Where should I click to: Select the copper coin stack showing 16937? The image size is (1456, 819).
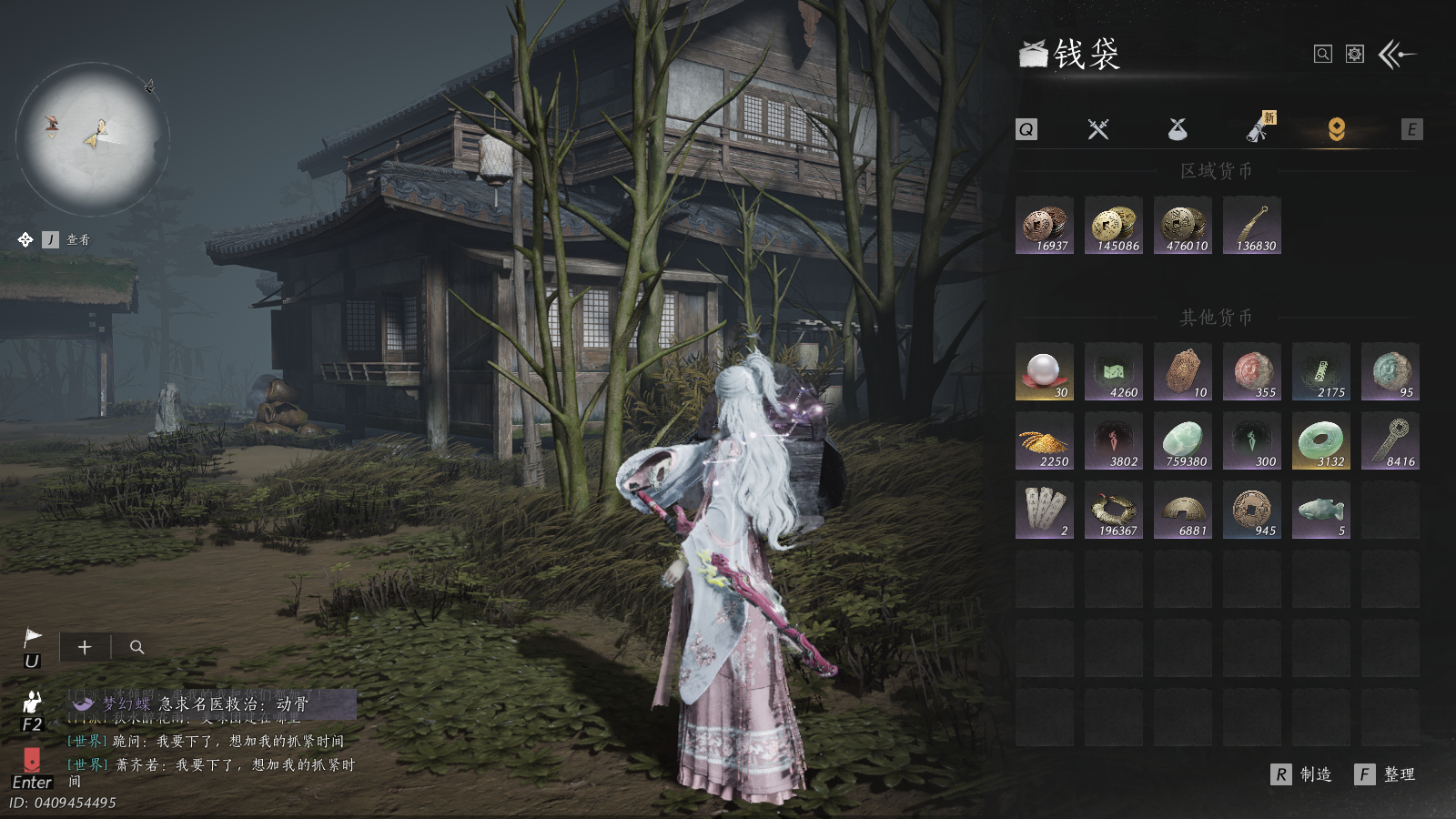1045,226
